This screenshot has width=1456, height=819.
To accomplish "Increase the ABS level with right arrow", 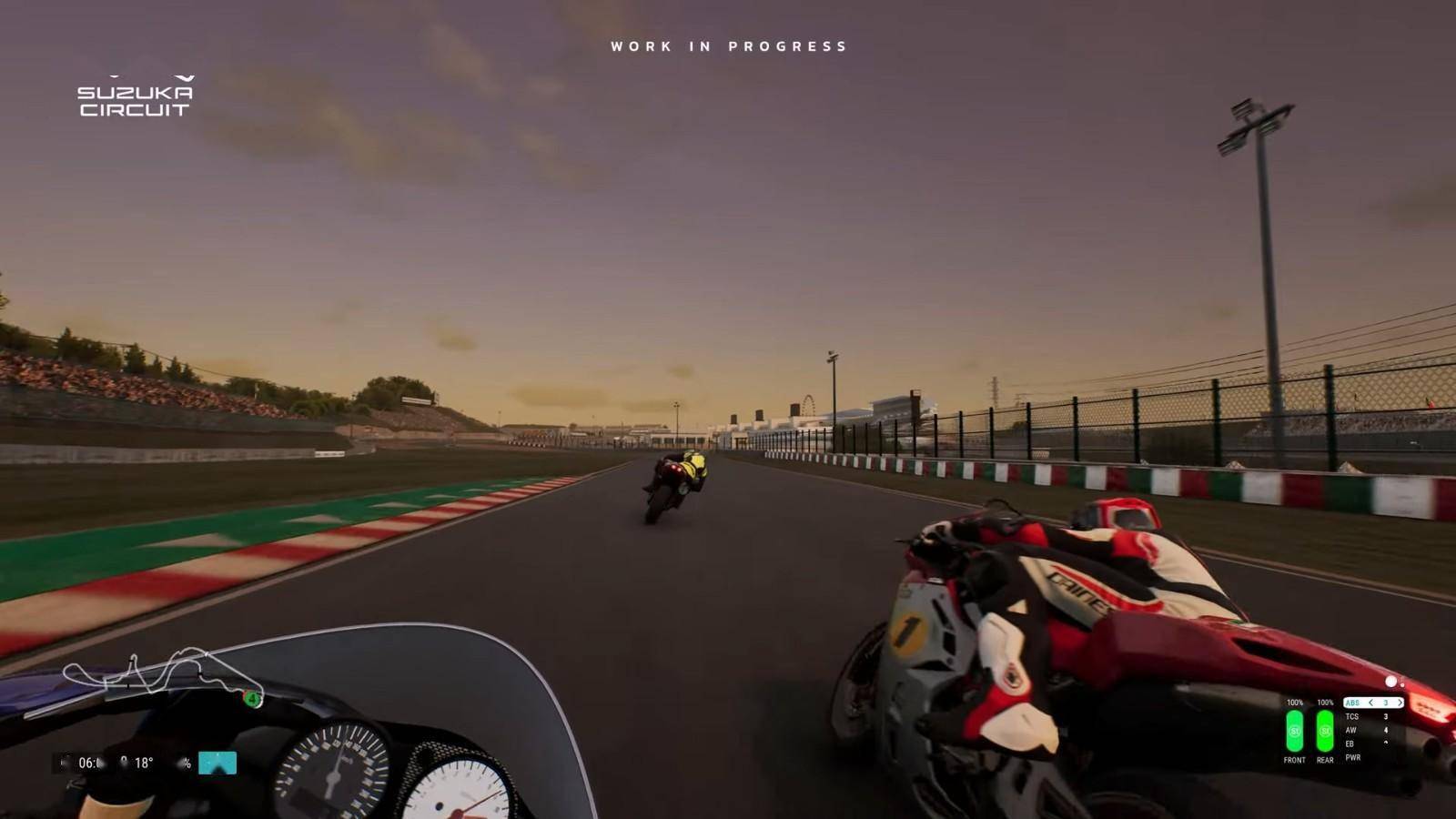I will pyautogui.click(x=1400, y=703).
